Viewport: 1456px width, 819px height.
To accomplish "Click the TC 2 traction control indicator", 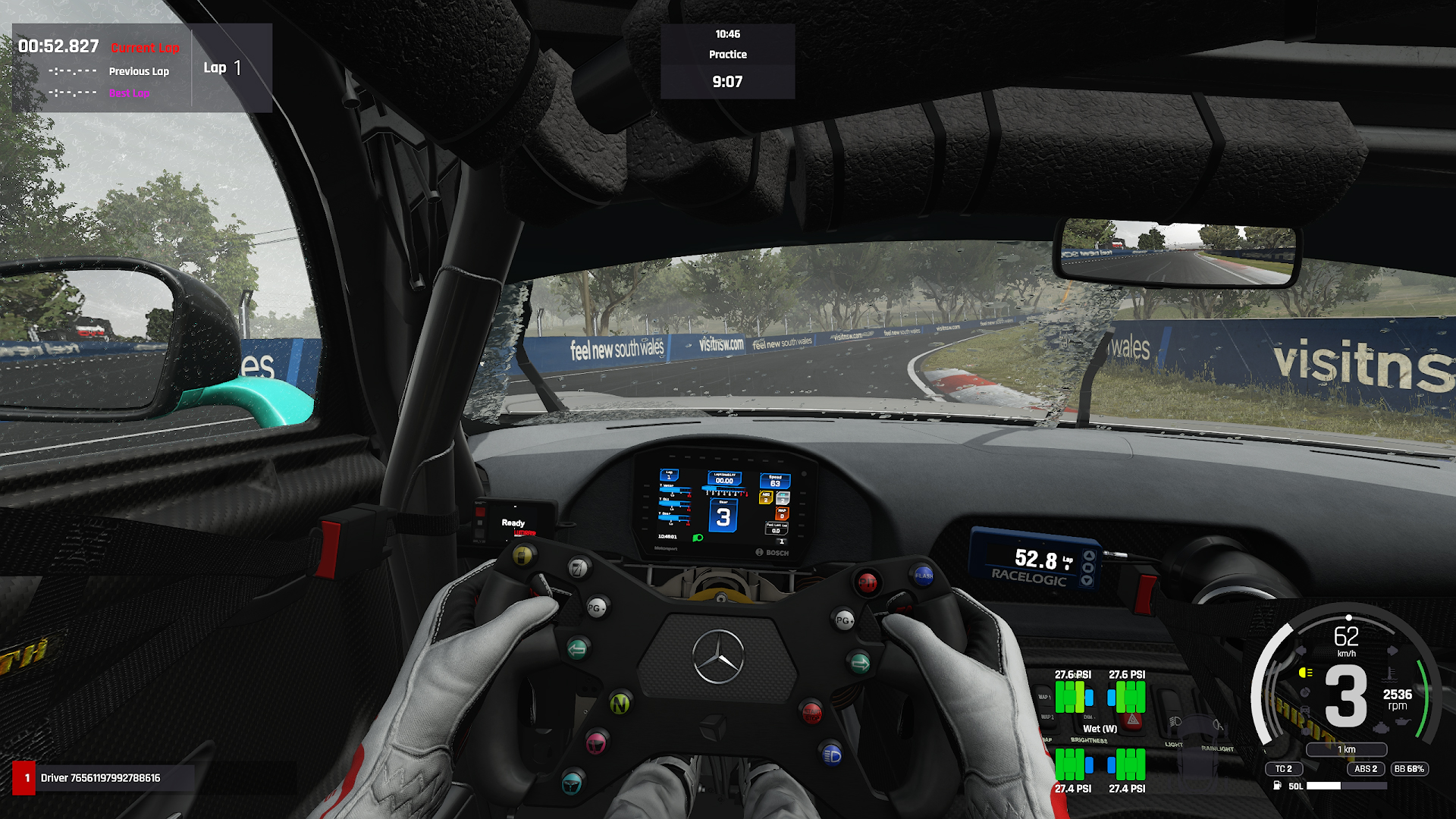I will pos(1283,769).
